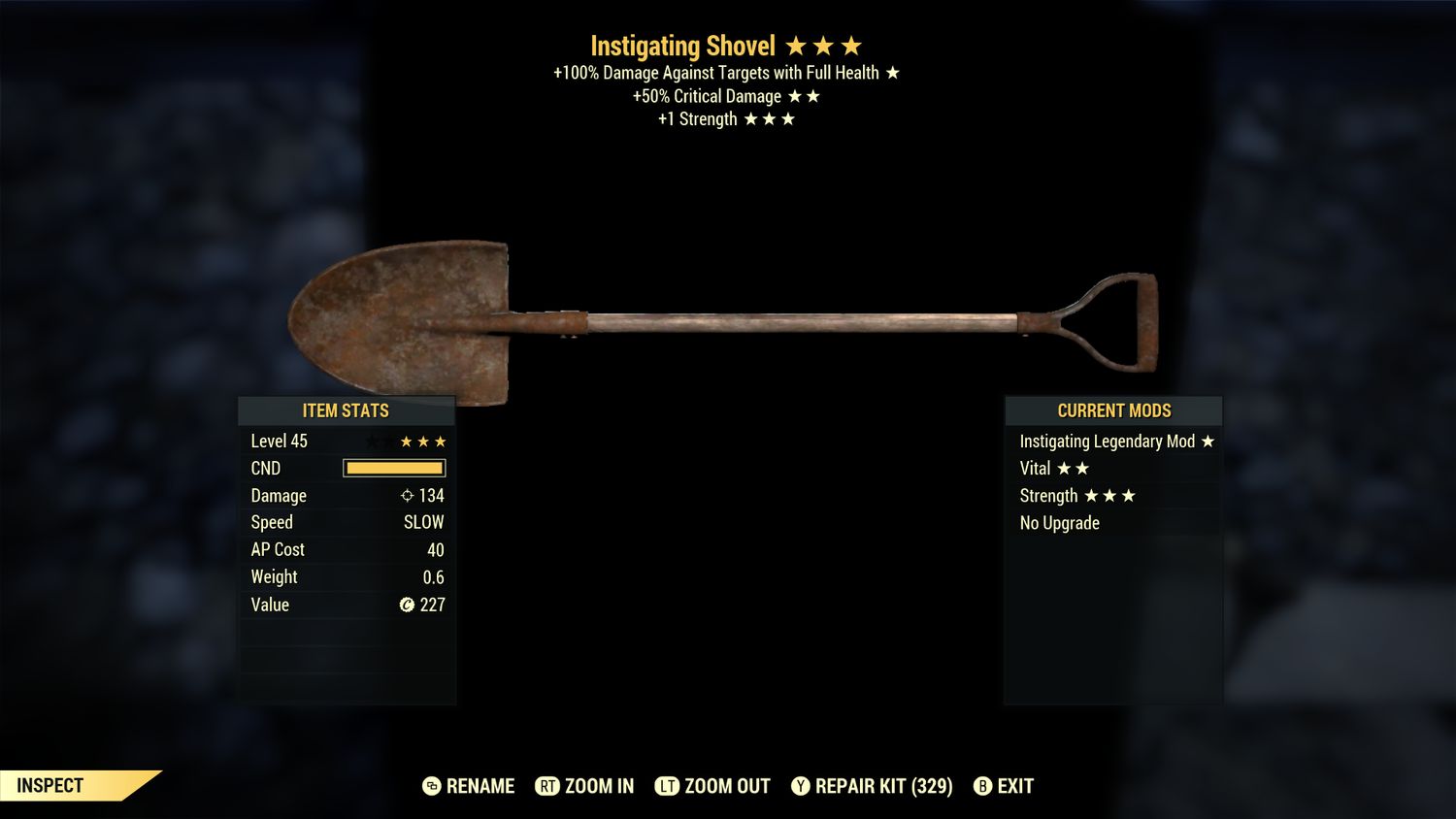Exit the inspect screen
This screenshot has height=819, width=1456.
tap(1004, 786)
